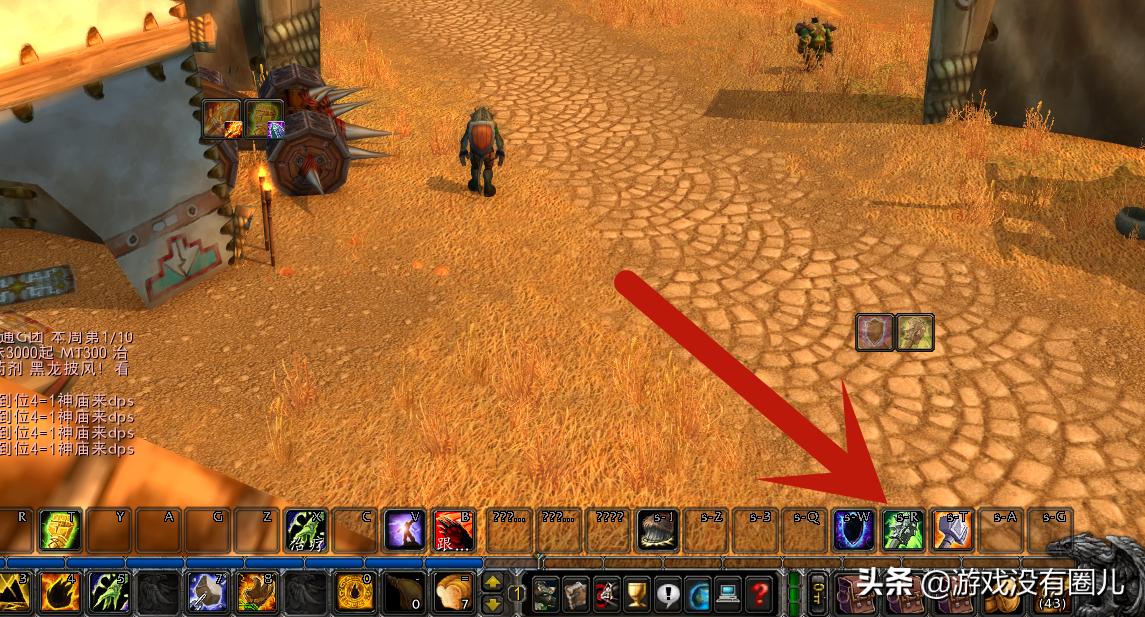Open the key ring beside bags

(x=818, y=592)
